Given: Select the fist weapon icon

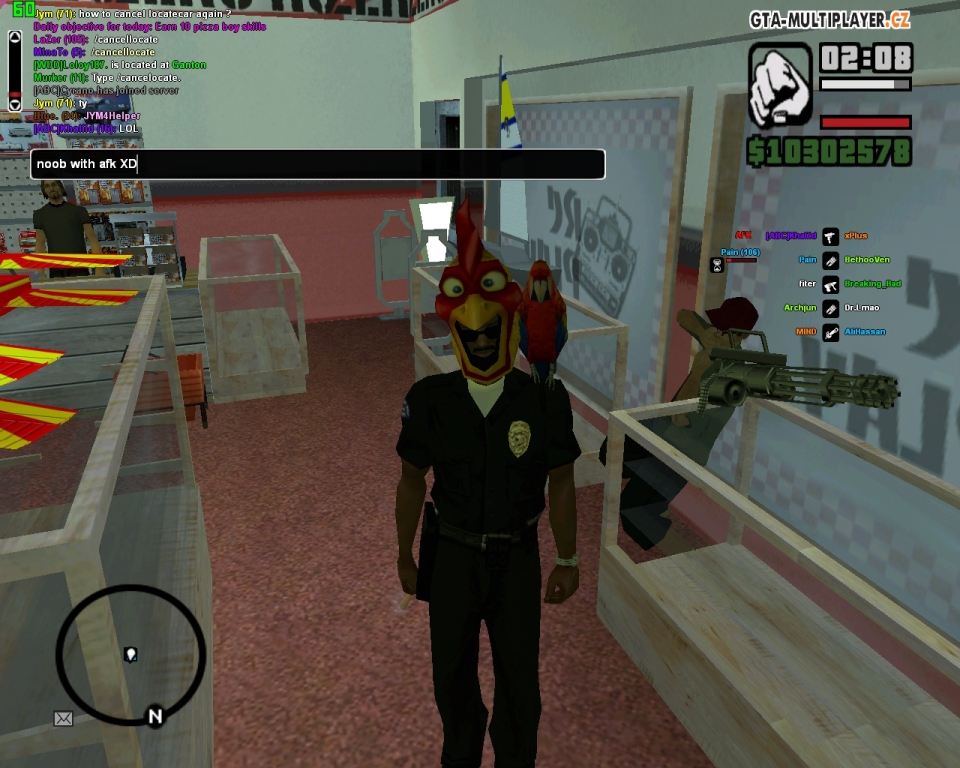Looking at the screenshot, I should (780, 85).
